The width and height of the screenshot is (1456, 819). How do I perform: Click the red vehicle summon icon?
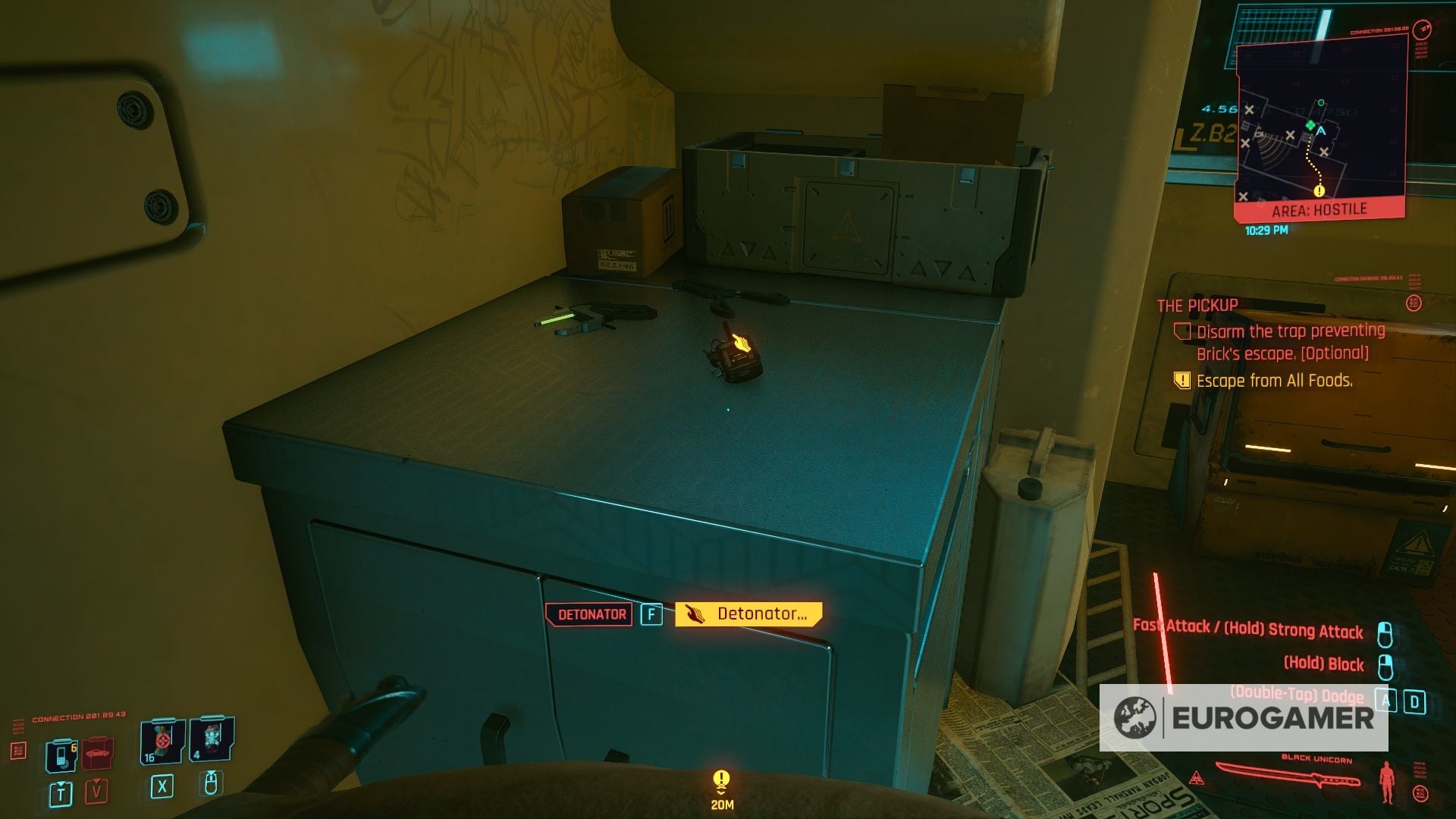tap(97, 753)
